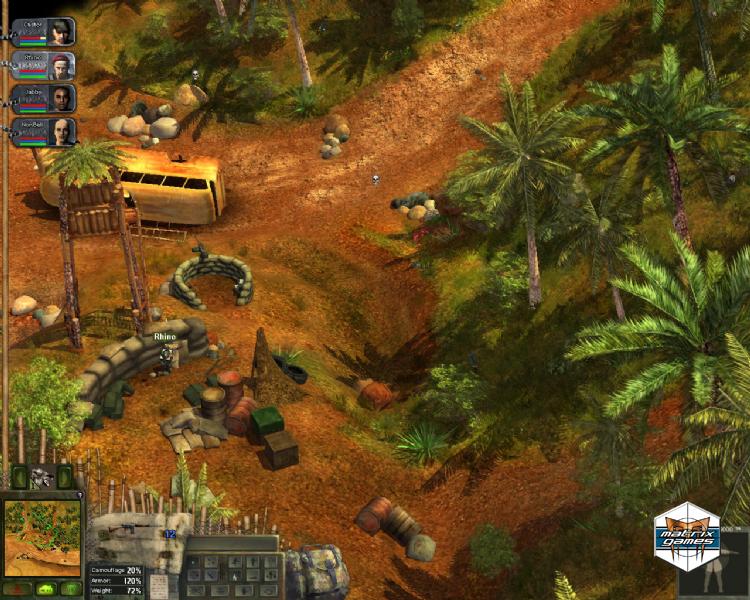Click the Matrix Games logo overlay
750x600 pixels.
686,535
